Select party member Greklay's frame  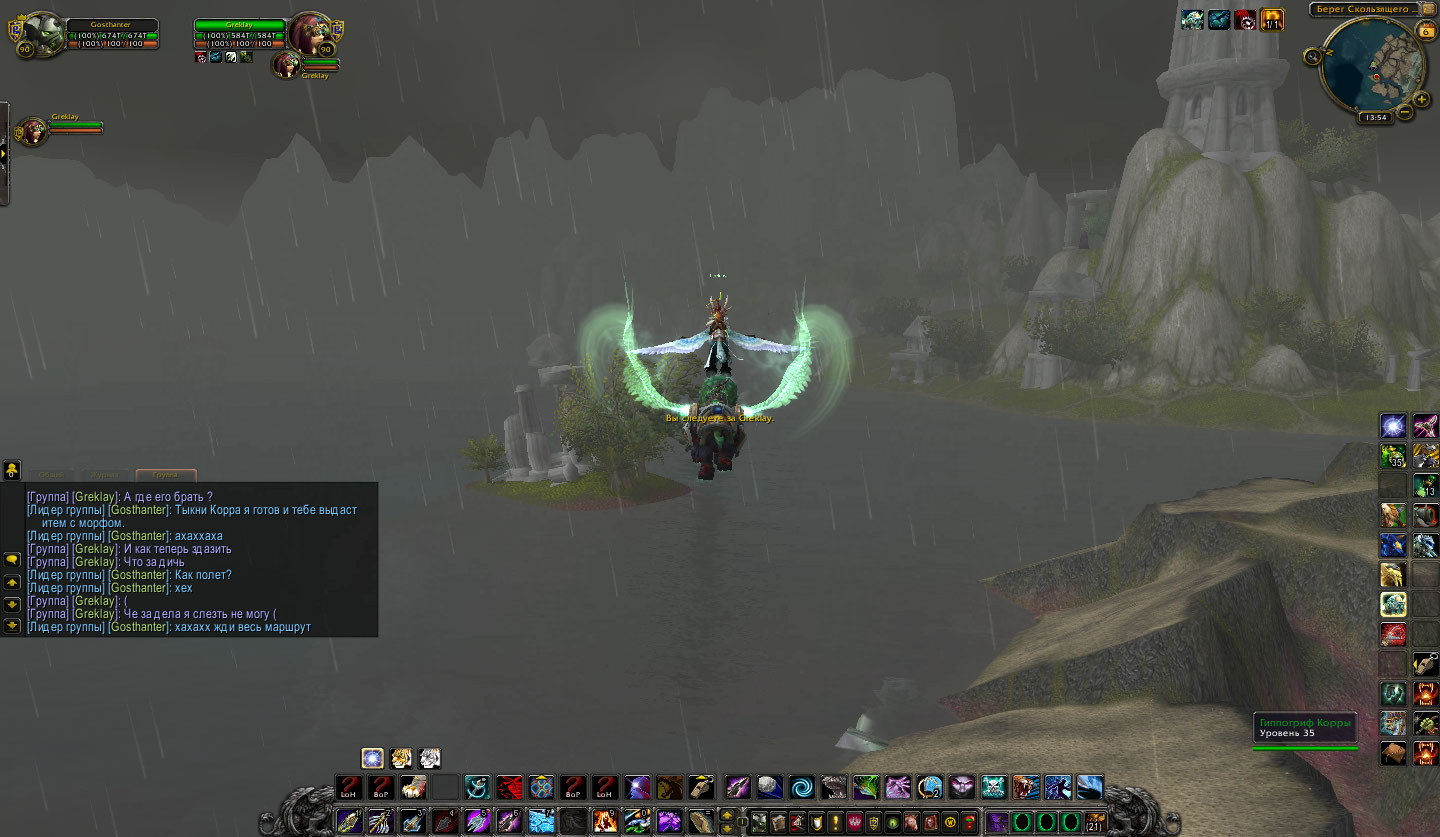pos(35,130)
